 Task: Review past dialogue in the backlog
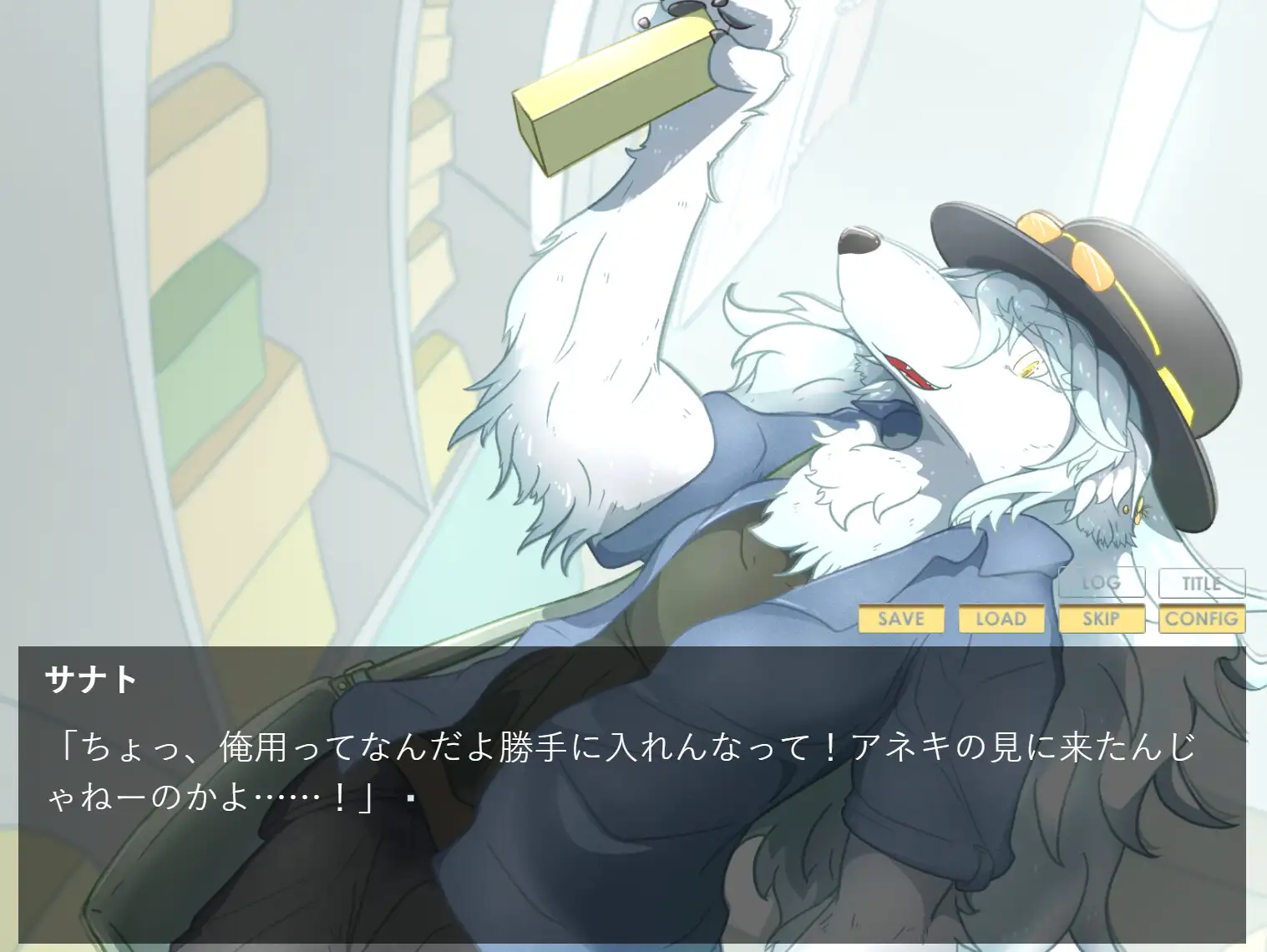tap(1102, 584)
